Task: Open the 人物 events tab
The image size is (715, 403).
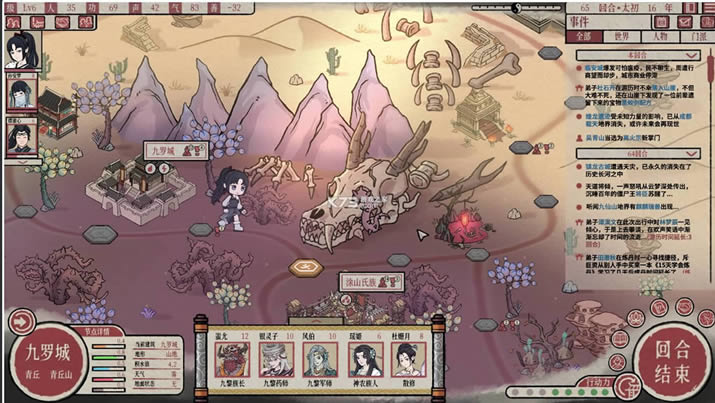Action: [x=661, y=37]
